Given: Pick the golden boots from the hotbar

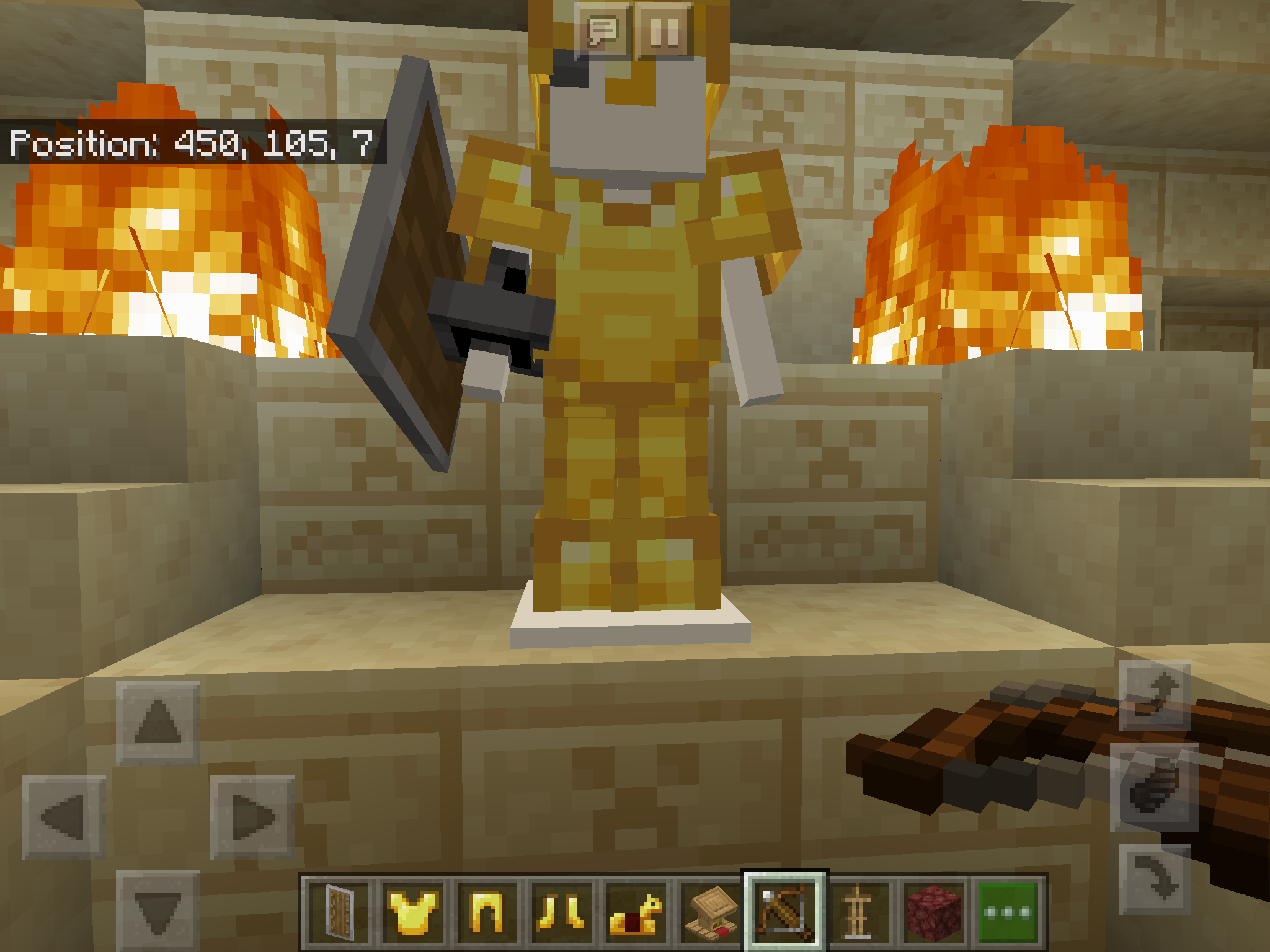Looking at the screenshot, I should click(561, 911).
